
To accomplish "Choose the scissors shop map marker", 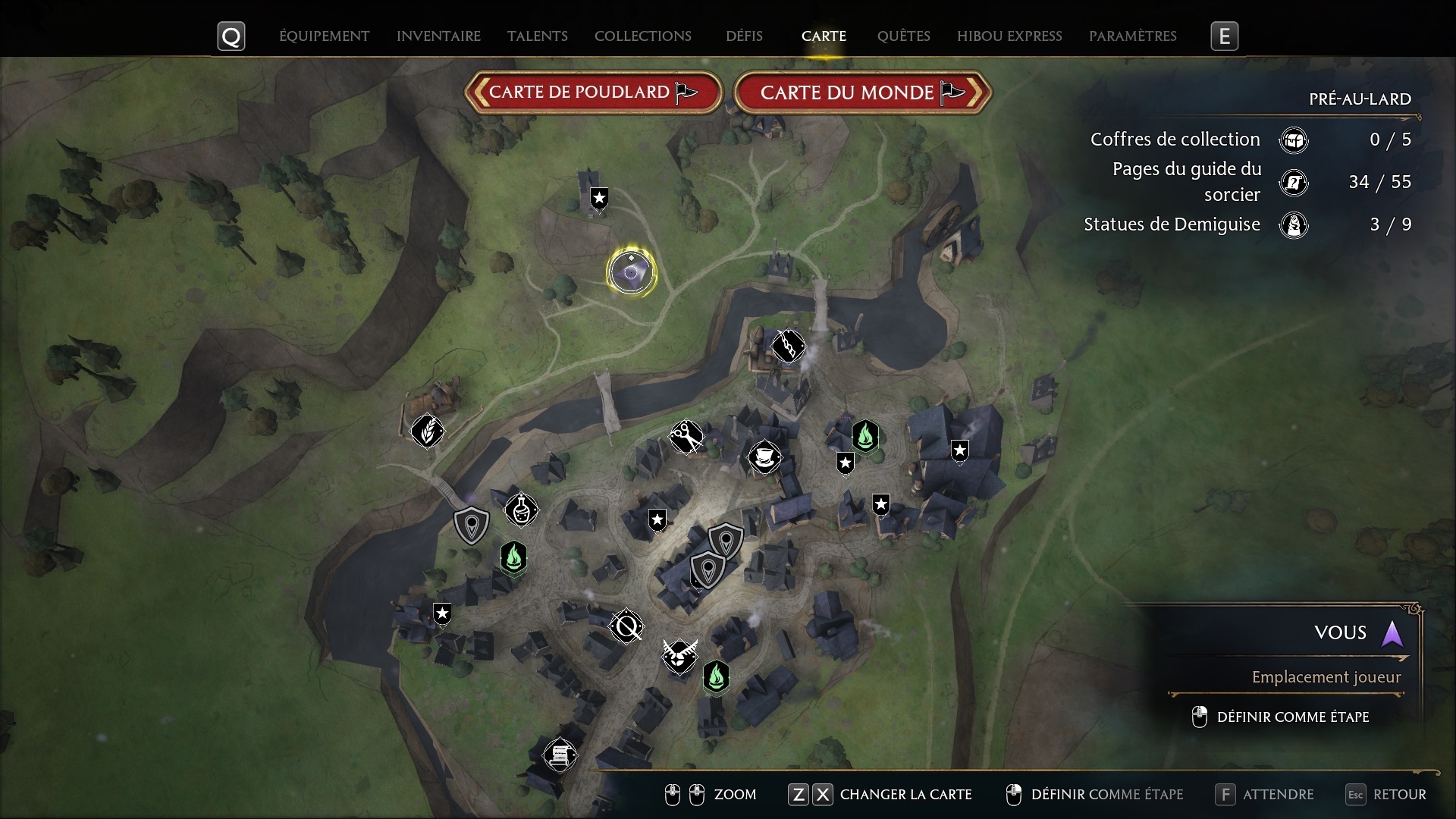I will (686, 437).
